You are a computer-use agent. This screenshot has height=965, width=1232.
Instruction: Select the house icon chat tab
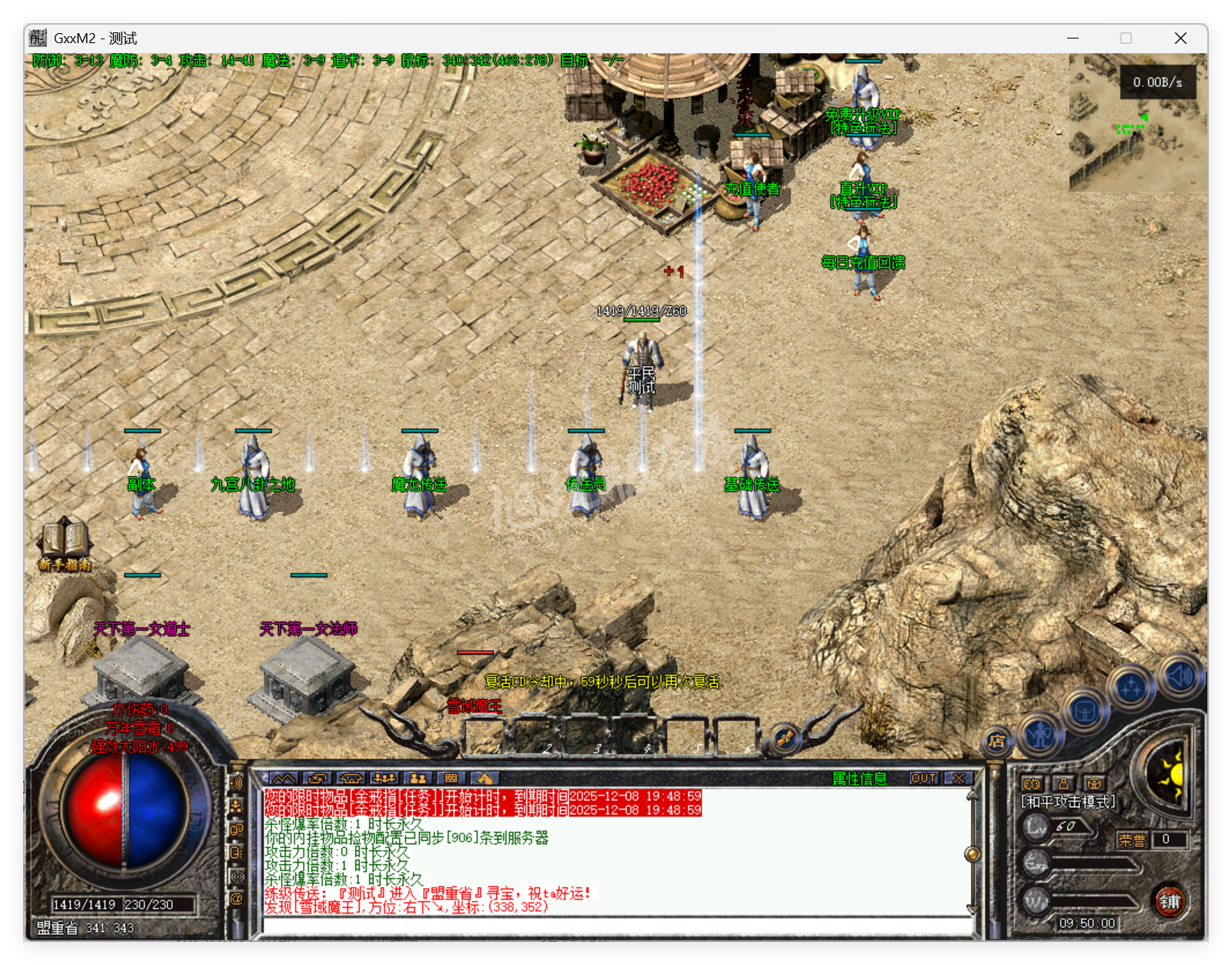tap(352, 778)
